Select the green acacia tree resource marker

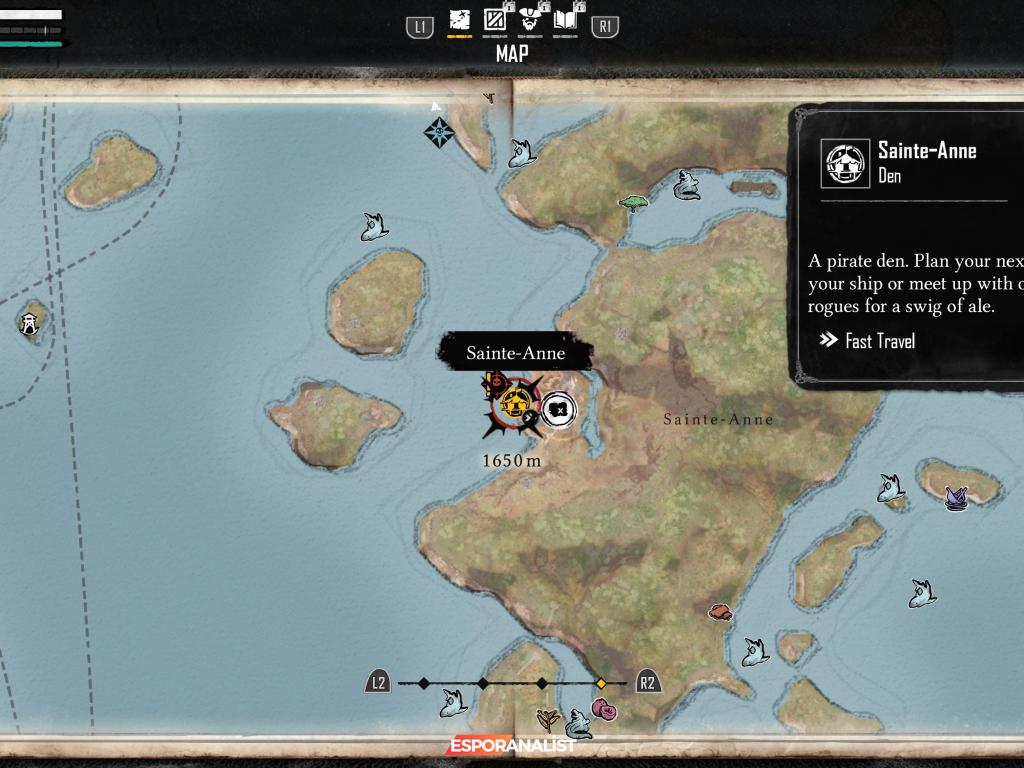(x=633, y=202)
